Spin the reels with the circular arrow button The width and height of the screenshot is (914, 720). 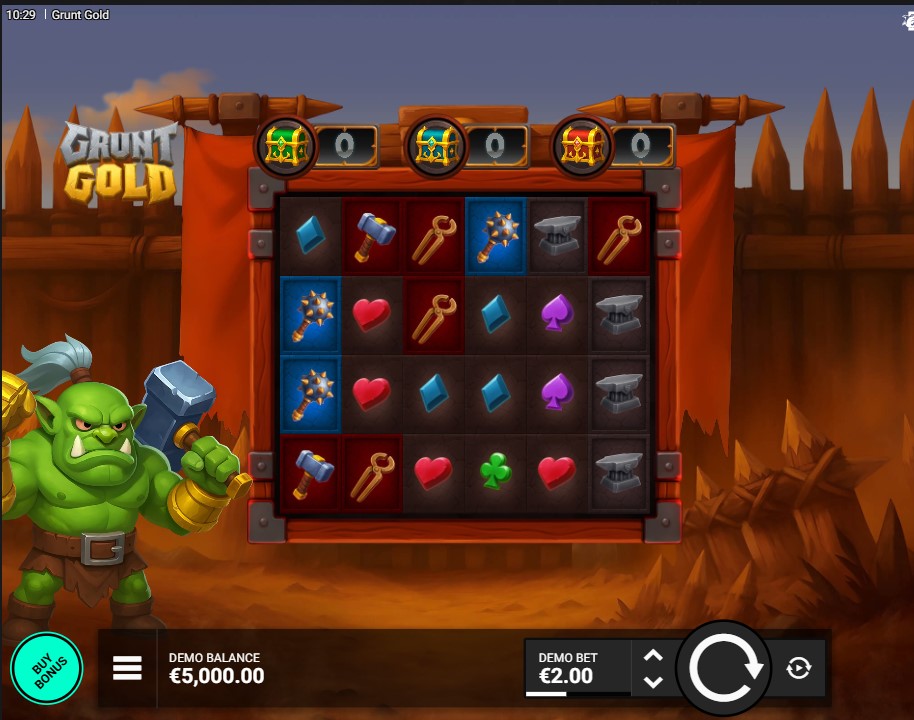pyautogui.click(x=725, y=668)
